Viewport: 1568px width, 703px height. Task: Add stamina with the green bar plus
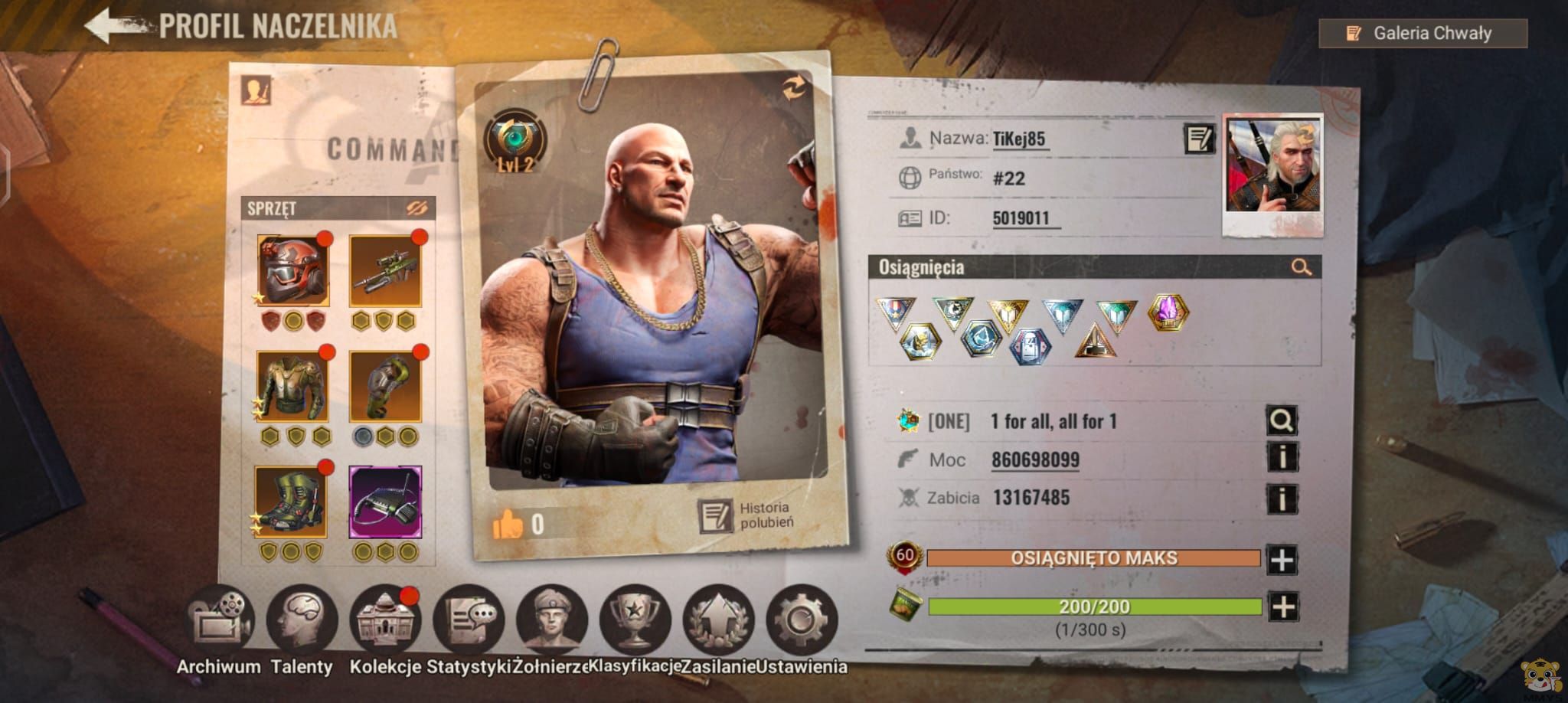tap(1282, 607)
